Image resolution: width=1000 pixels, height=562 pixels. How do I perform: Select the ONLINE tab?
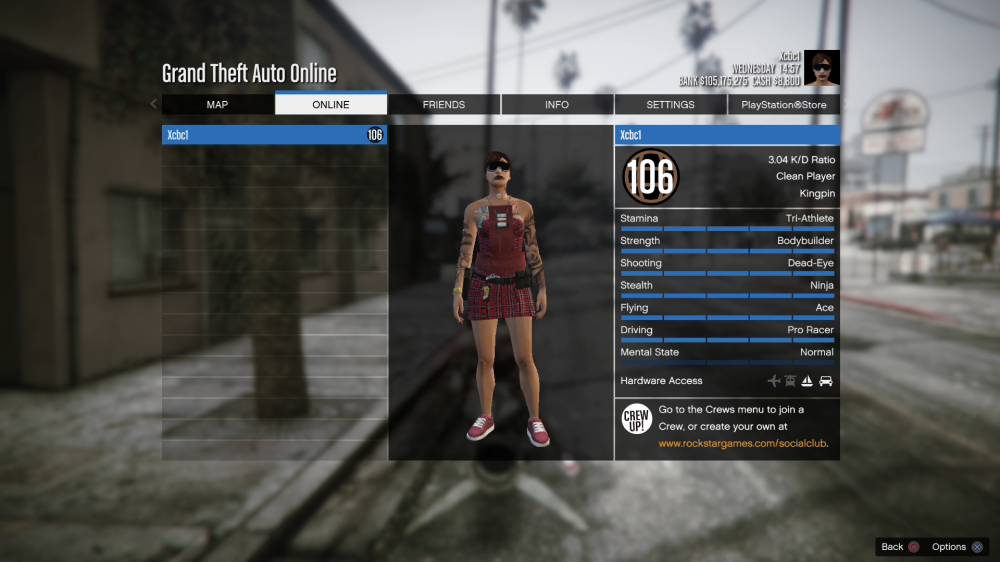click(330, 104)
